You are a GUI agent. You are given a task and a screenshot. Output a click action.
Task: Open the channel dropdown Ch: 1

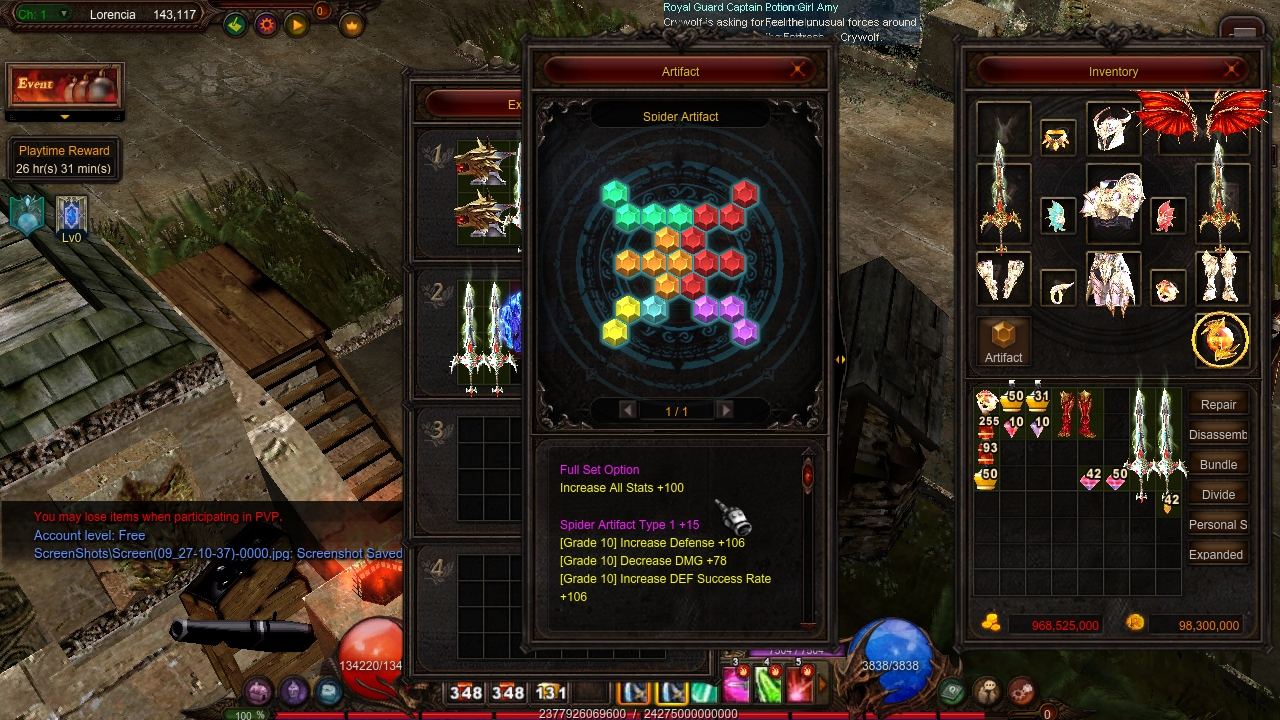41,15
